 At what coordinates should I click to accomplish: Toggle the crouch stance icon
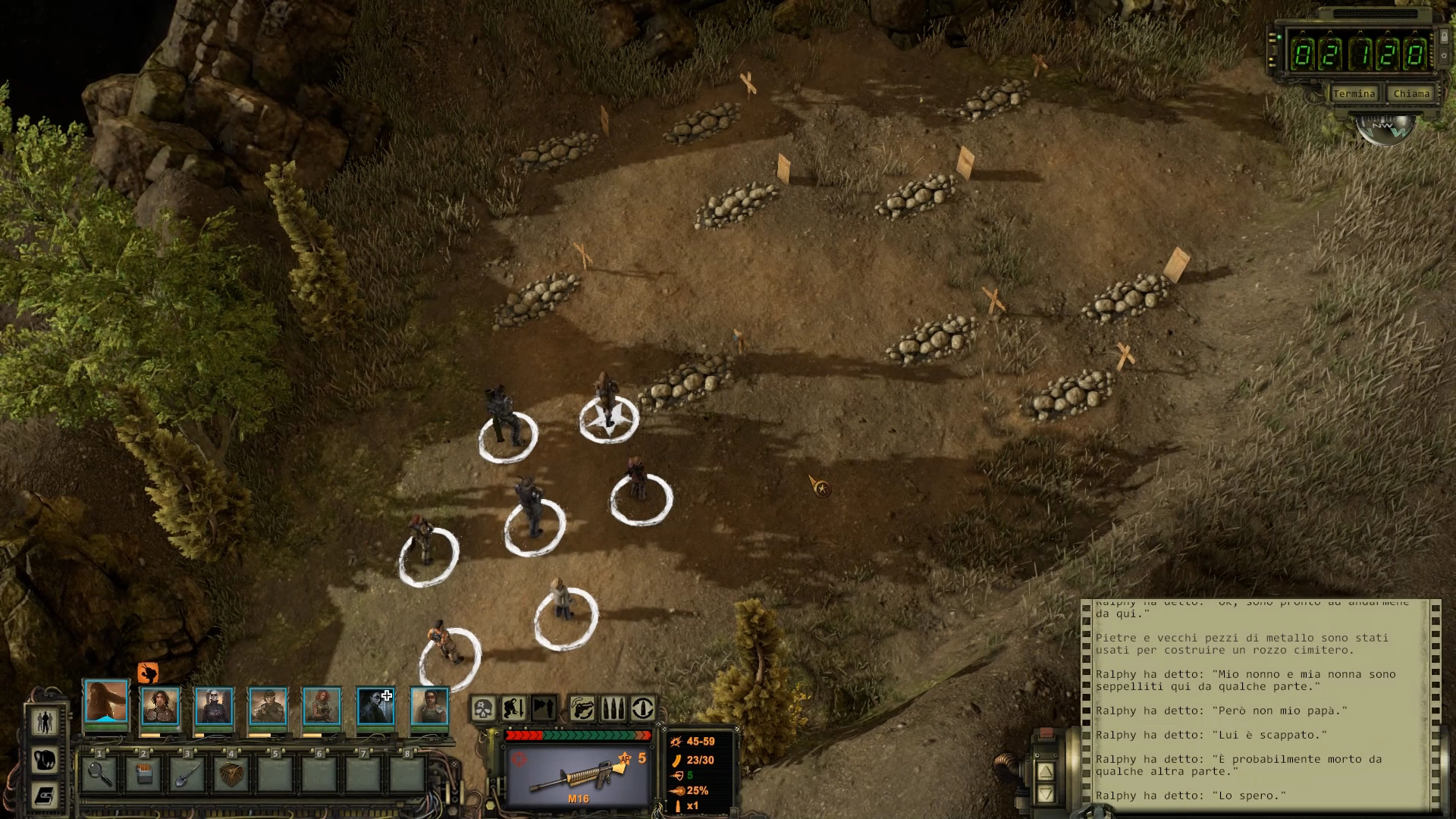point(514,709)
